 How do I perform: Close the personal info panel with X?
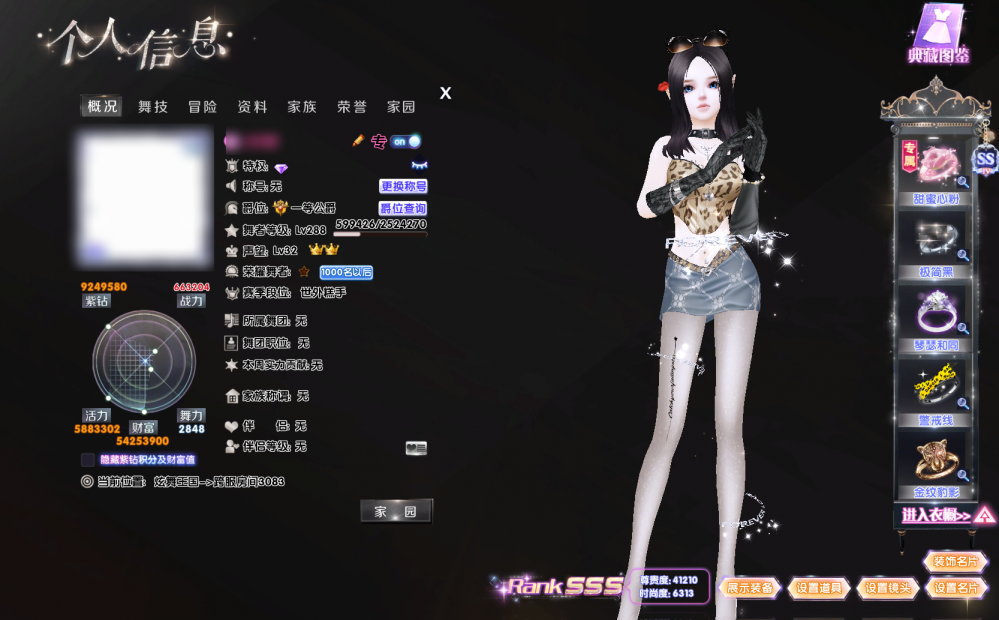click(x=446, y=93)
